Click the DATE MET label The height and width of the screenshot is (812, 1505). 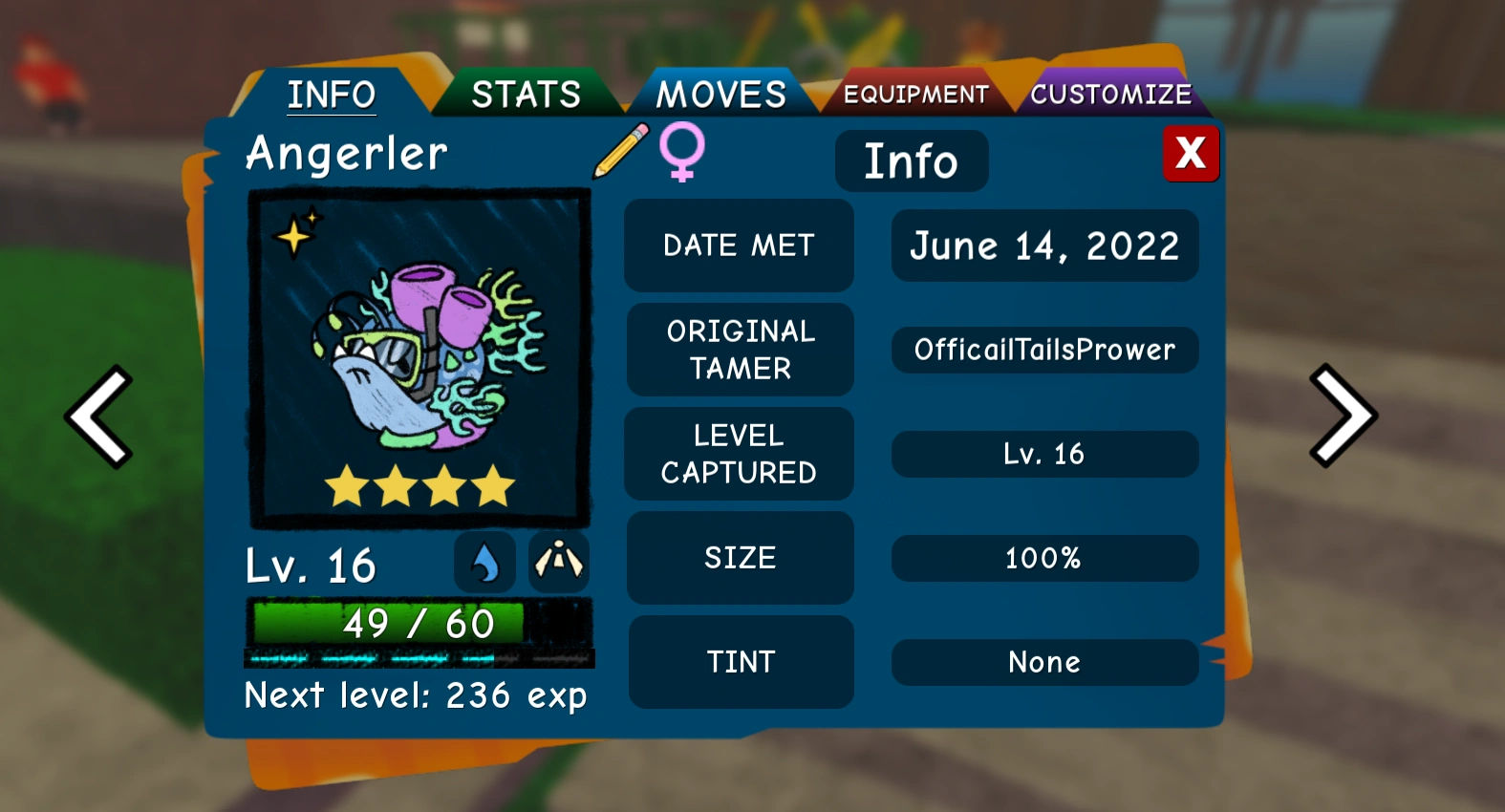738,246
